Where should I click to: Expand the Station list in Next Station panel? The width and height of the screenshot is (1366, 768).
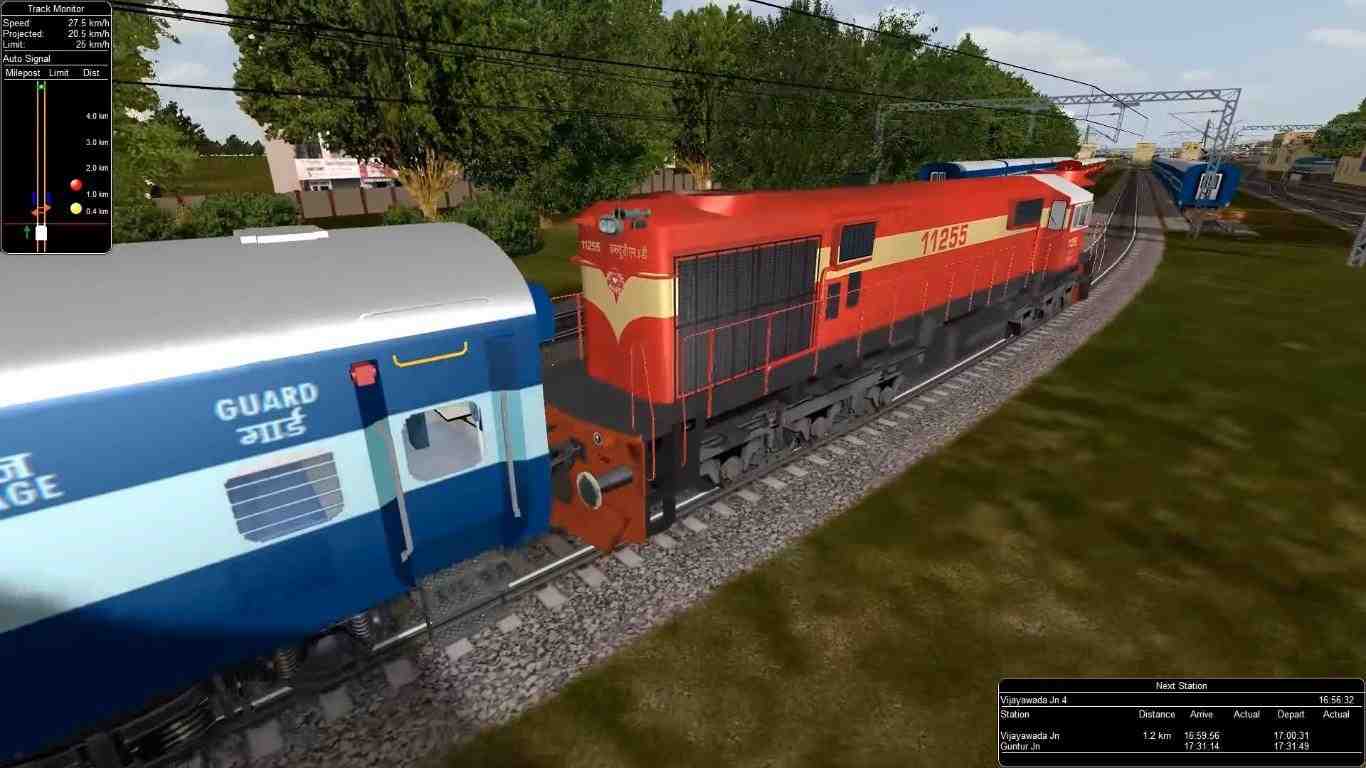coord(1013,714)
